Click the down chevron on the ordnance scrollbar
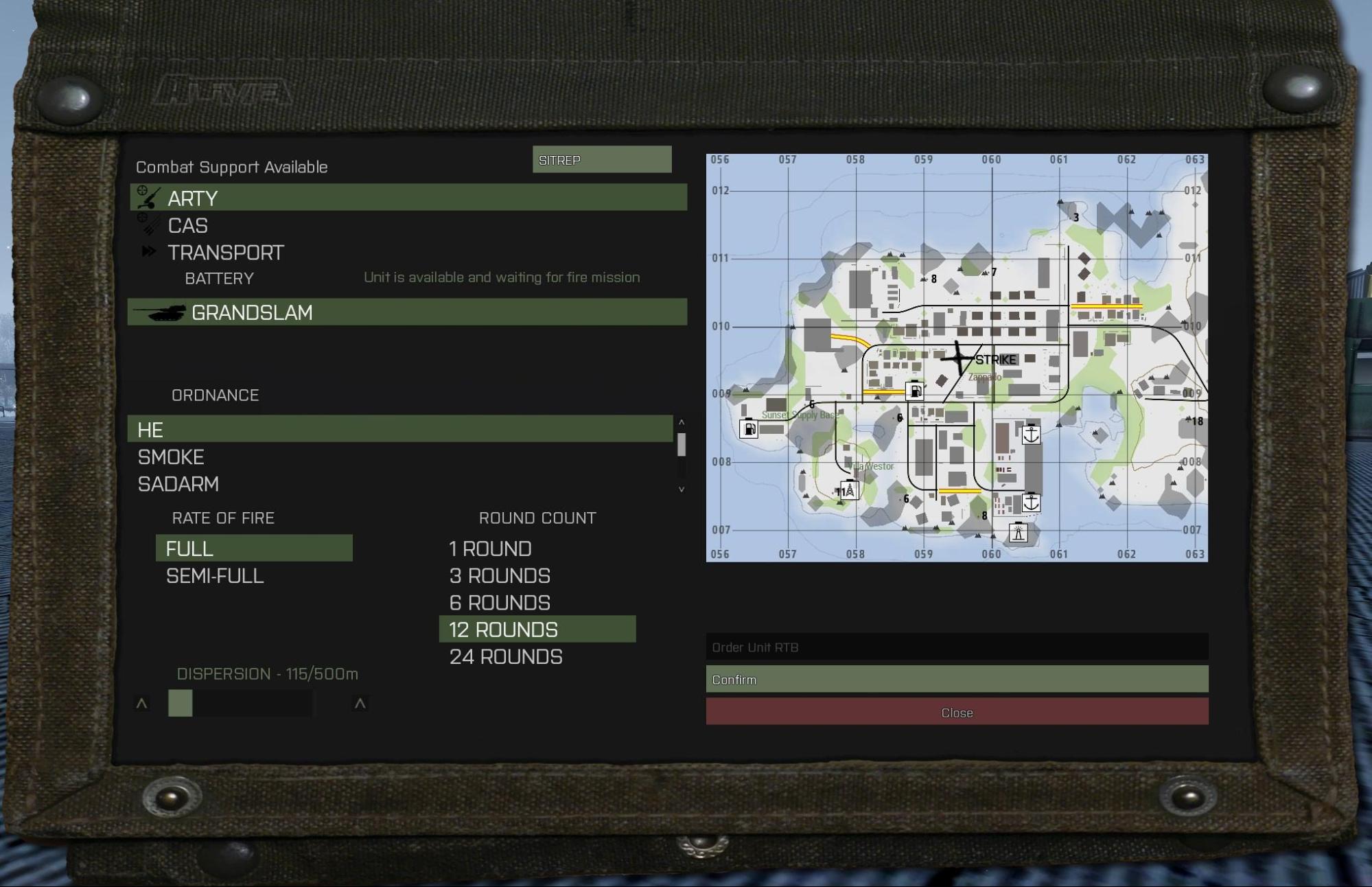 point(681,487)
